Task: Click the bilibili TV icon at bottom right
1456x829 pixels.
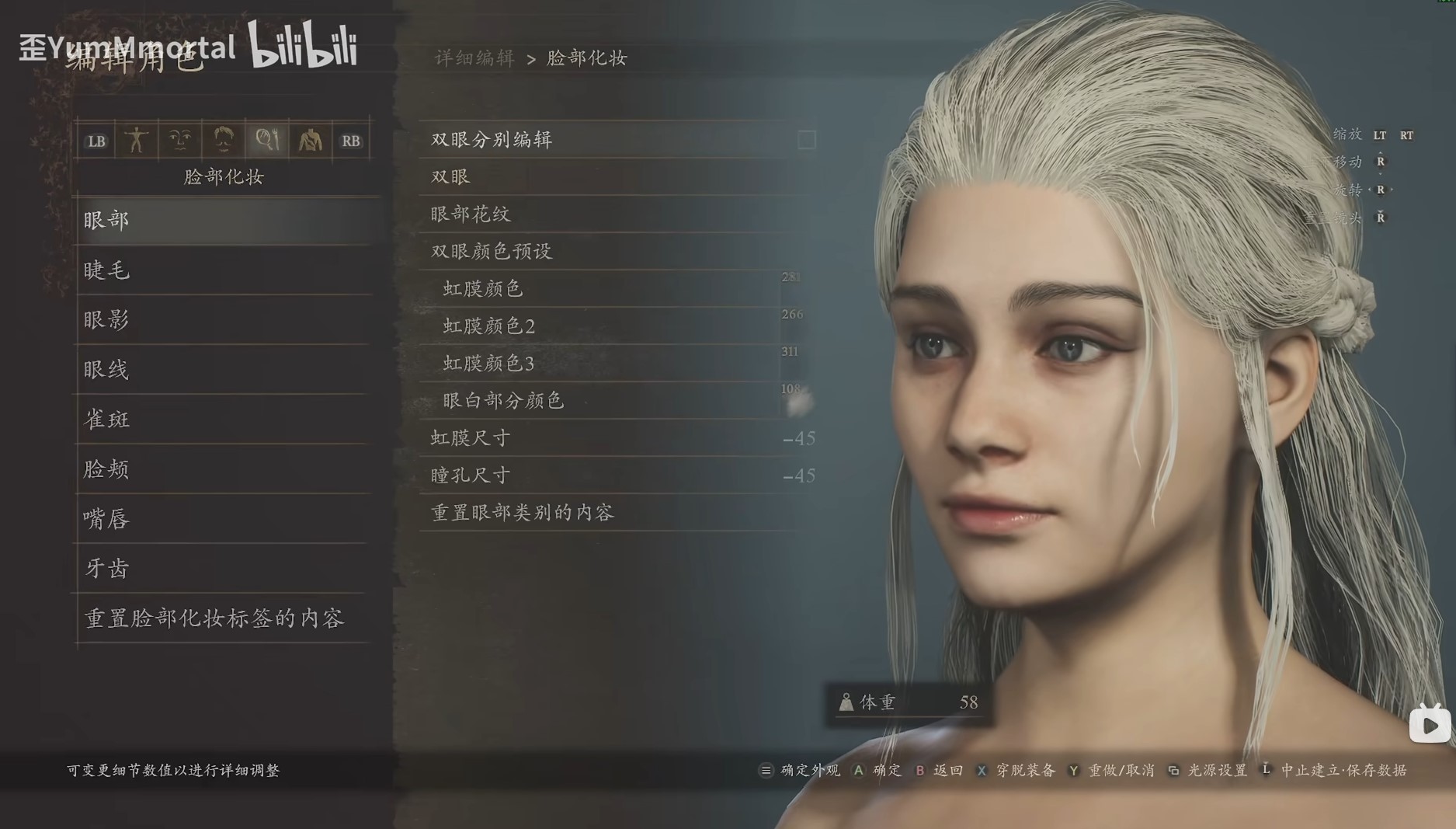Action: point(1429,725)
